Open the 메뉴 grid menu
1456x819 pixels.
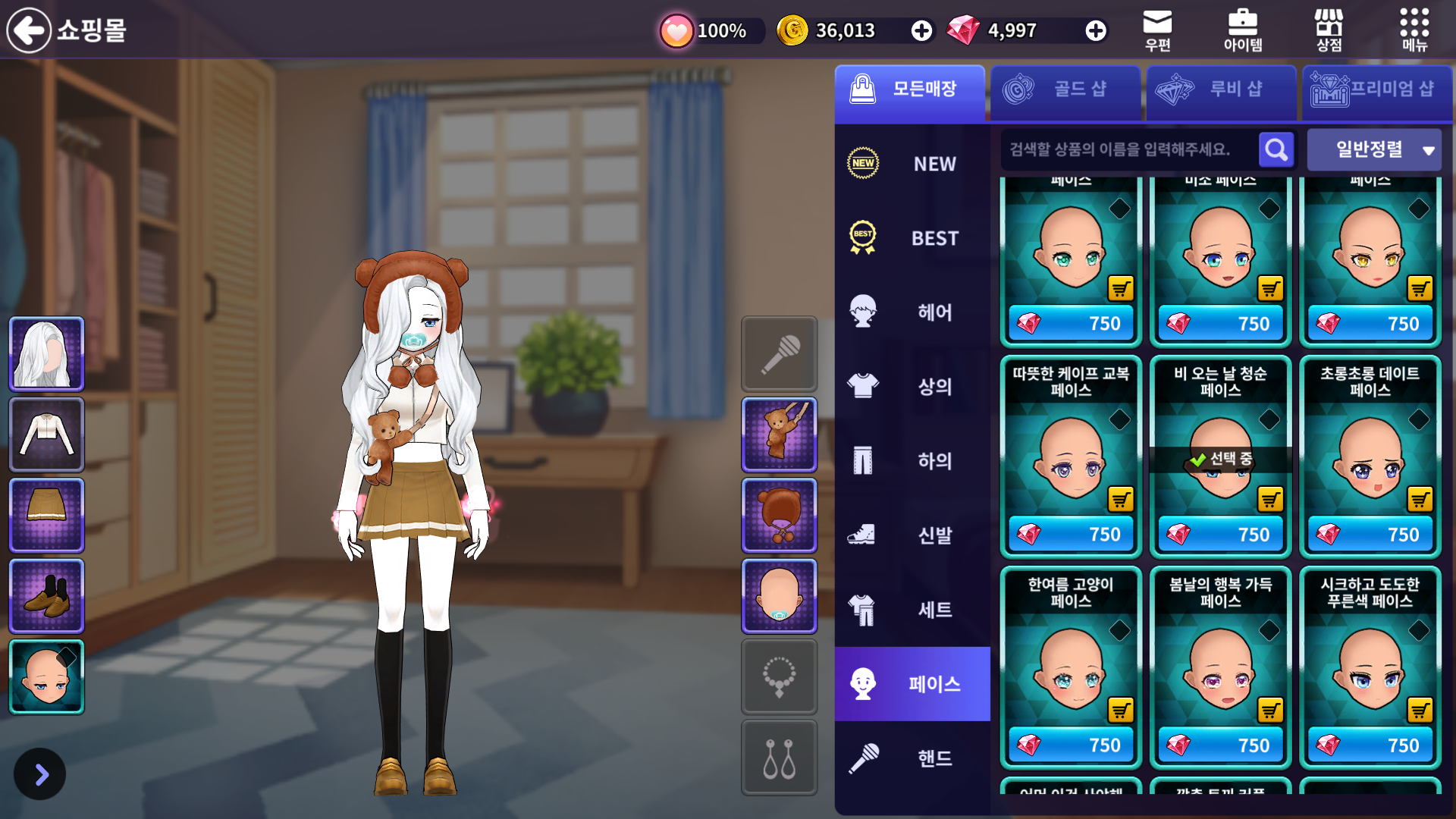click(1414, 30)
